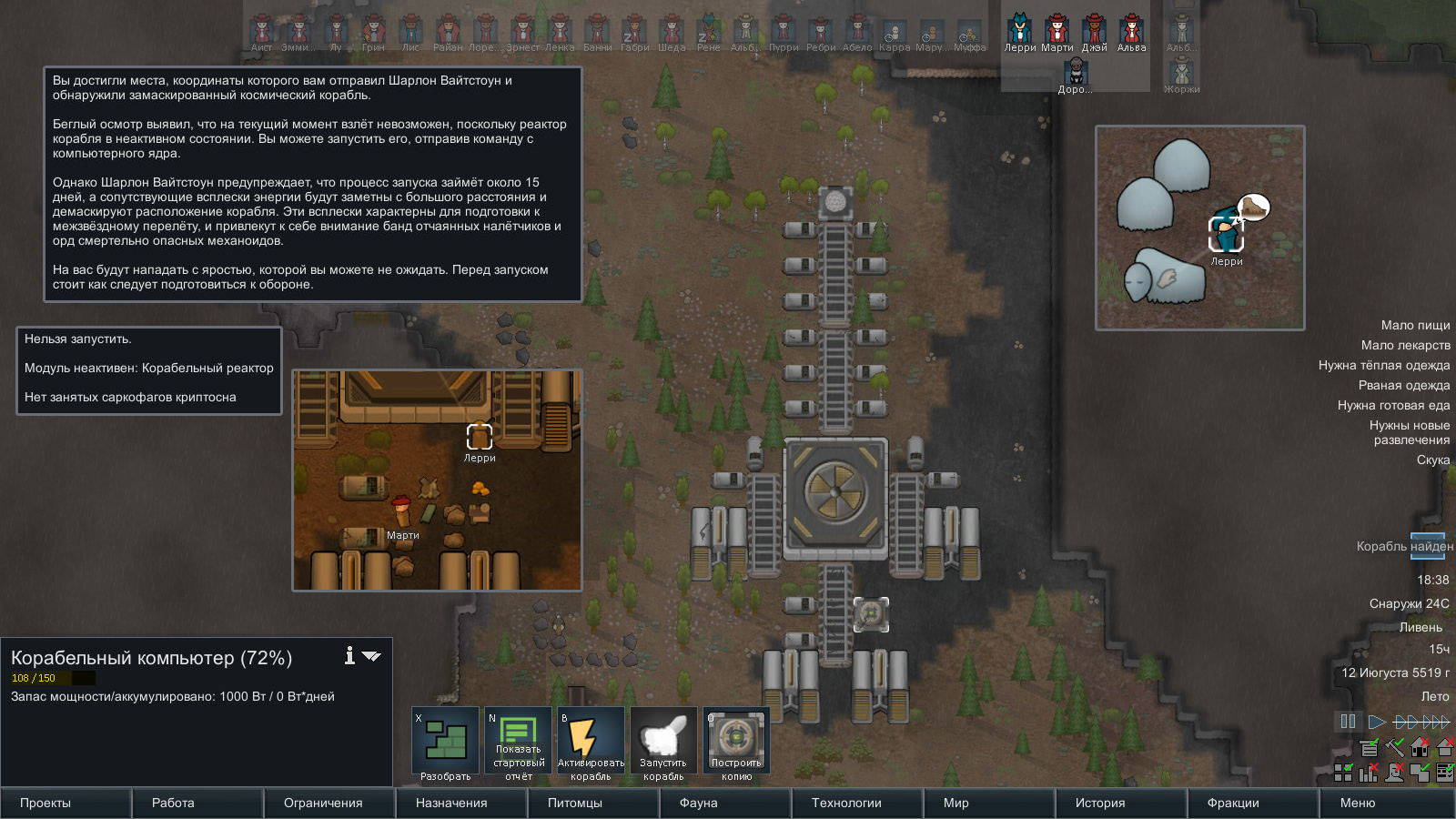
Task: Show the Назначения tab
Action: [x=461, y=803]
